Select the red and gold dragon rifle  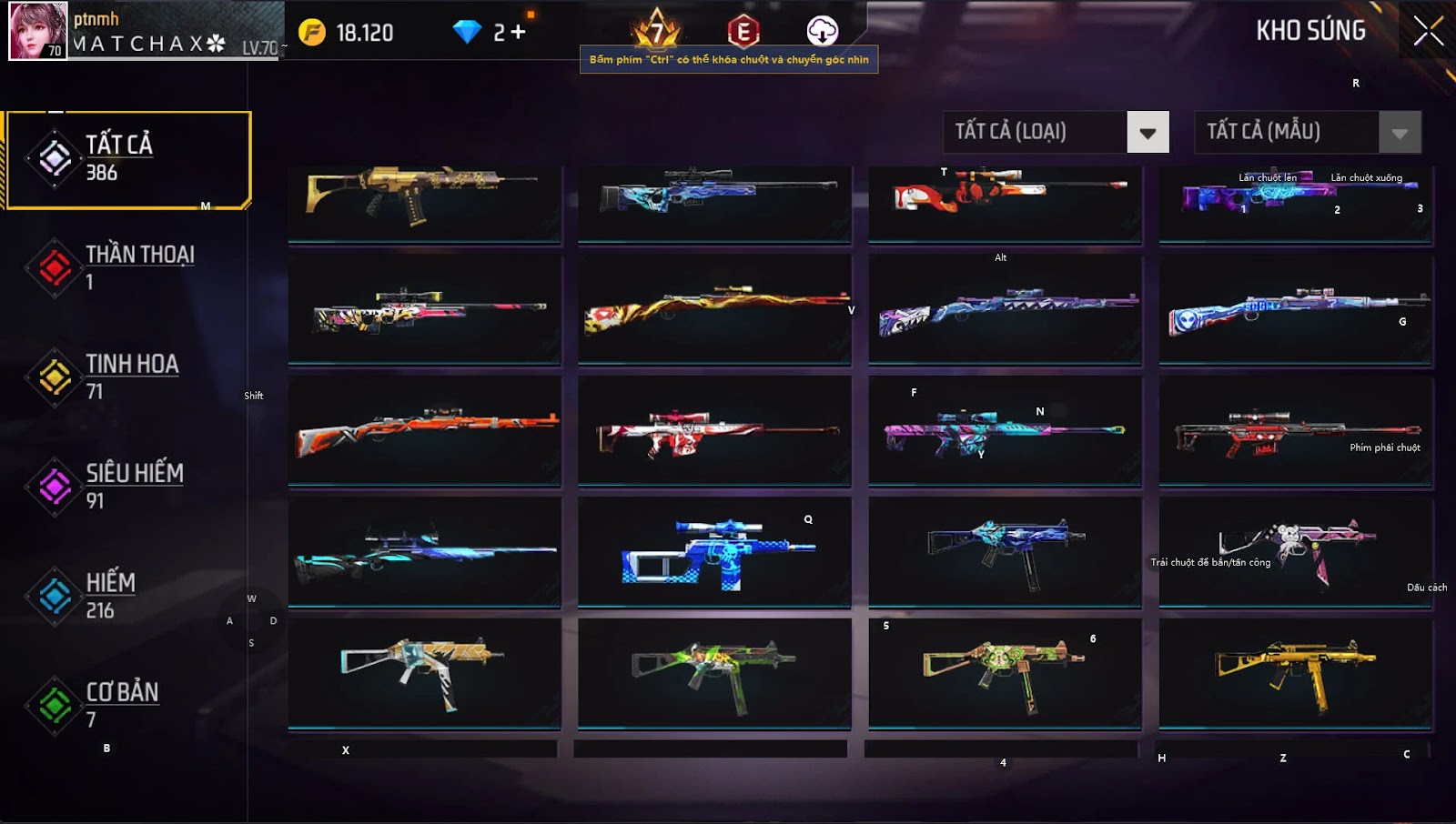(x=714, y=310)
